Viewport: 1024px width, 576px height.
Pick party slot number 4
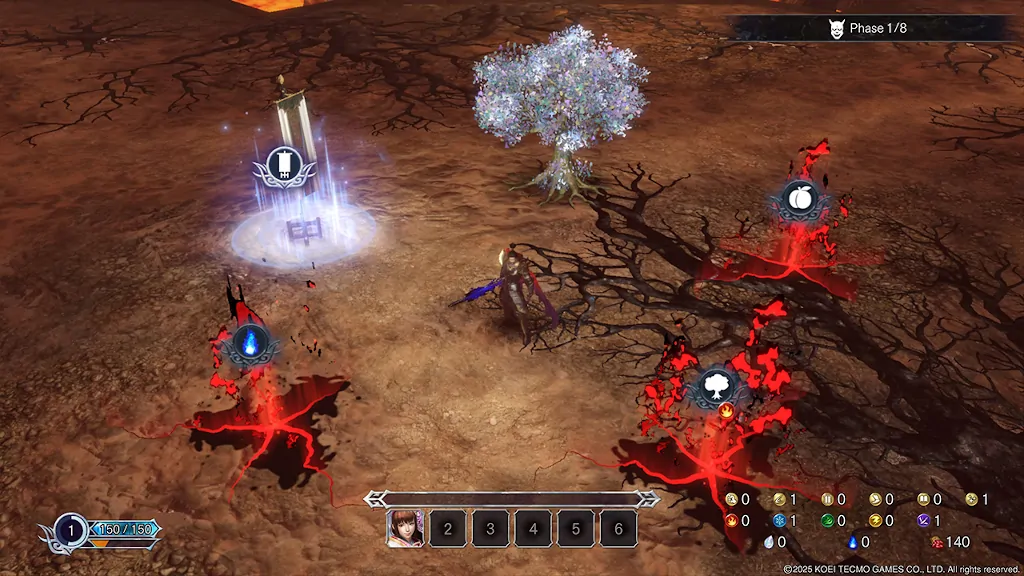pos(534,528)
